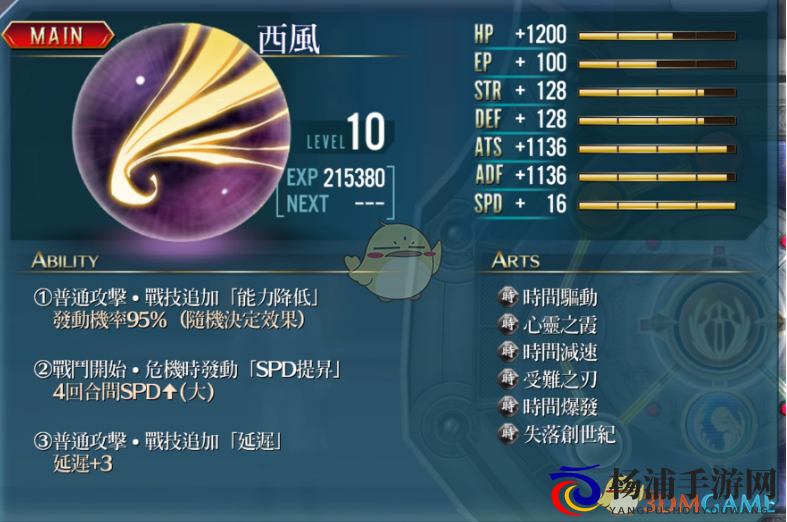Click the red MAIN label badge
The height and width of the screenshot is (522, 787).
[x=56, y=36]
